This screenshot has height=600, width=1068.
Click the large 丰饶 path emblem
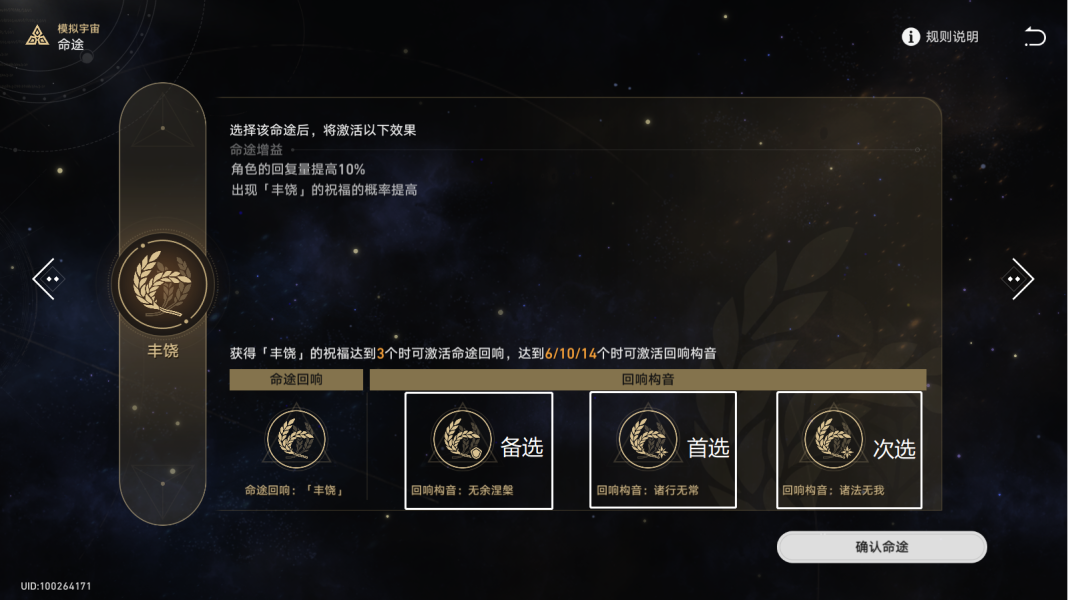tap(163, 283)
